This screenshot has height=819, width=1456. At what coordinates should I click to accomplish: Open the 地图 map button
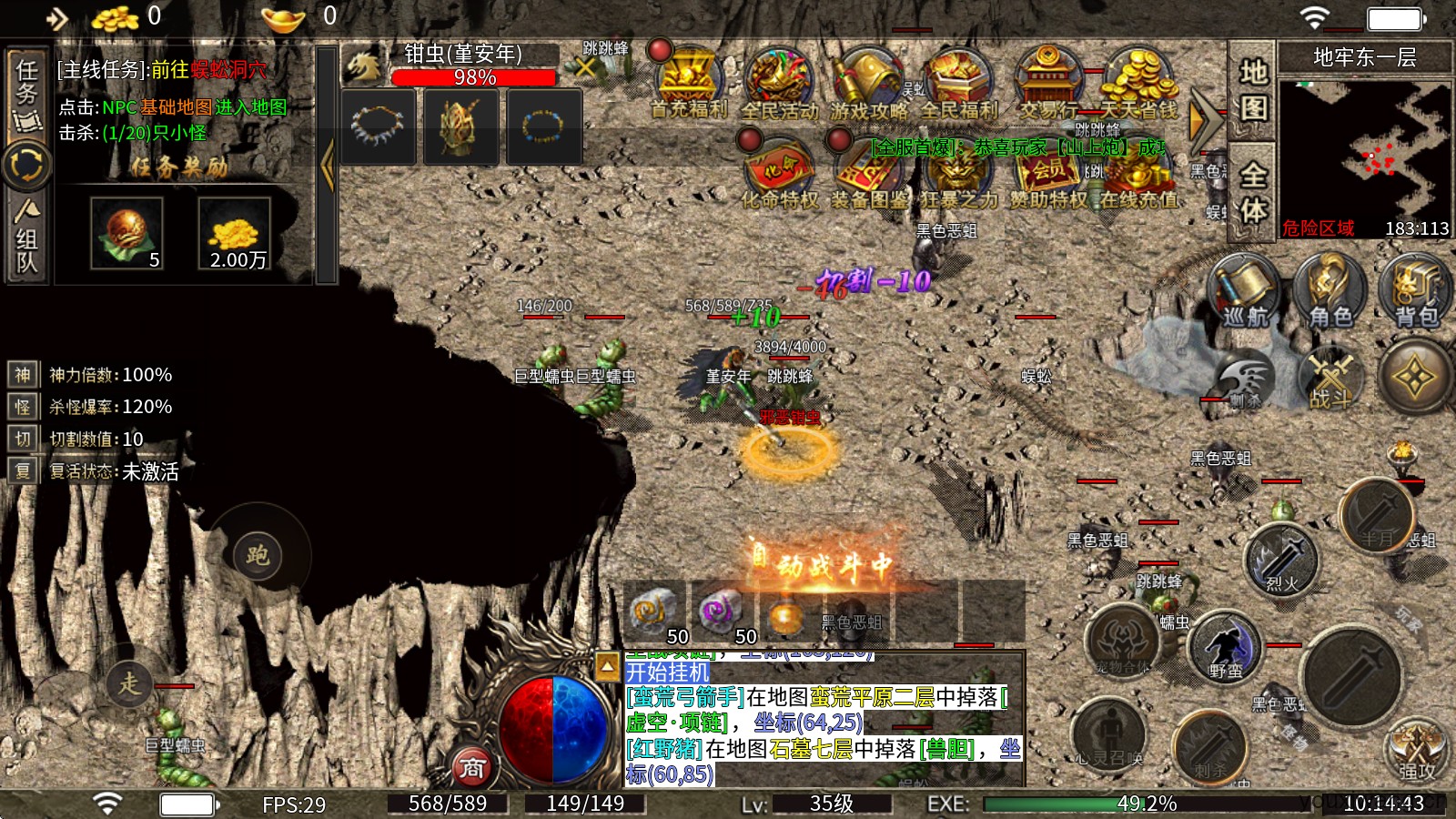(x=1253, y=91)
